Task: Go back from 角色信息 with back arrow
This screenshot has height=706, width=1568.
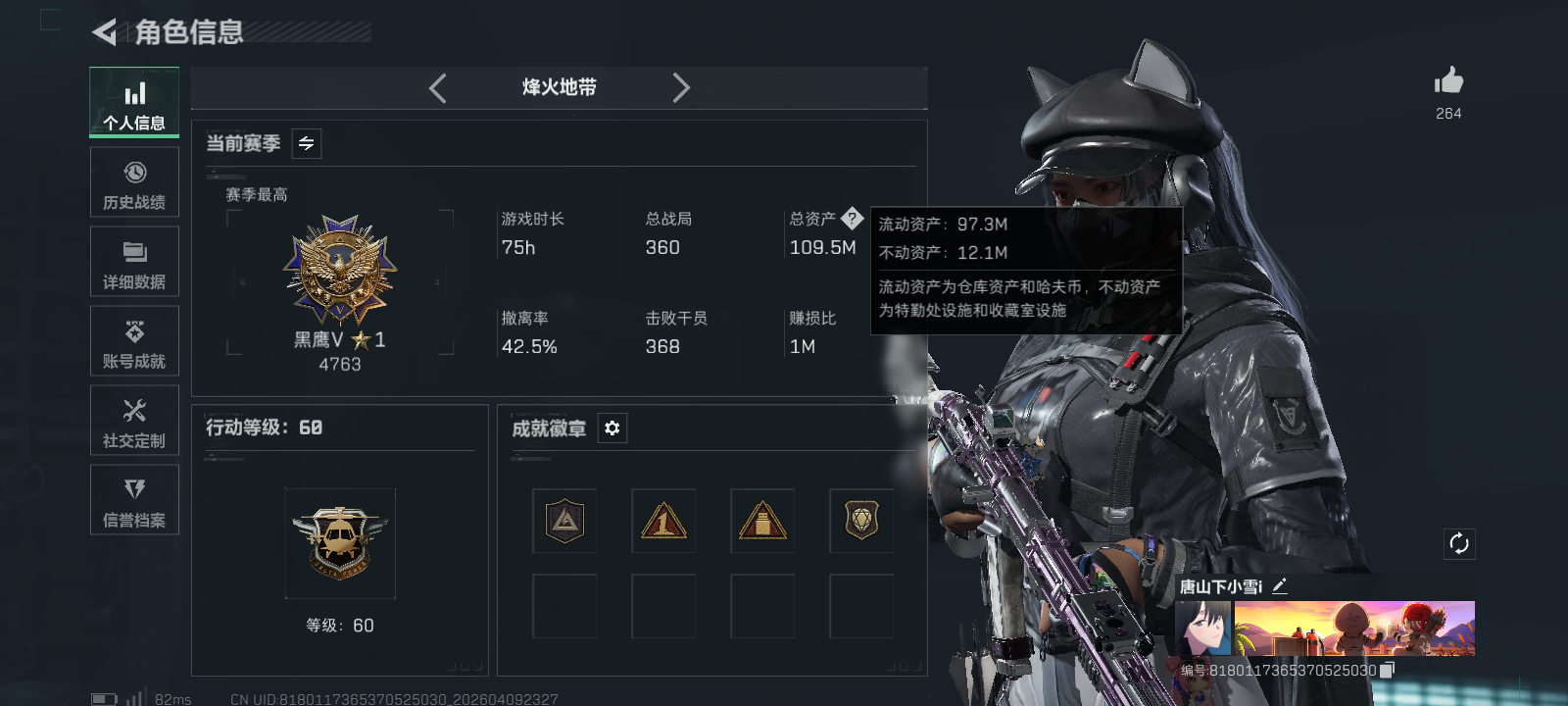Action: coord(105,32)
